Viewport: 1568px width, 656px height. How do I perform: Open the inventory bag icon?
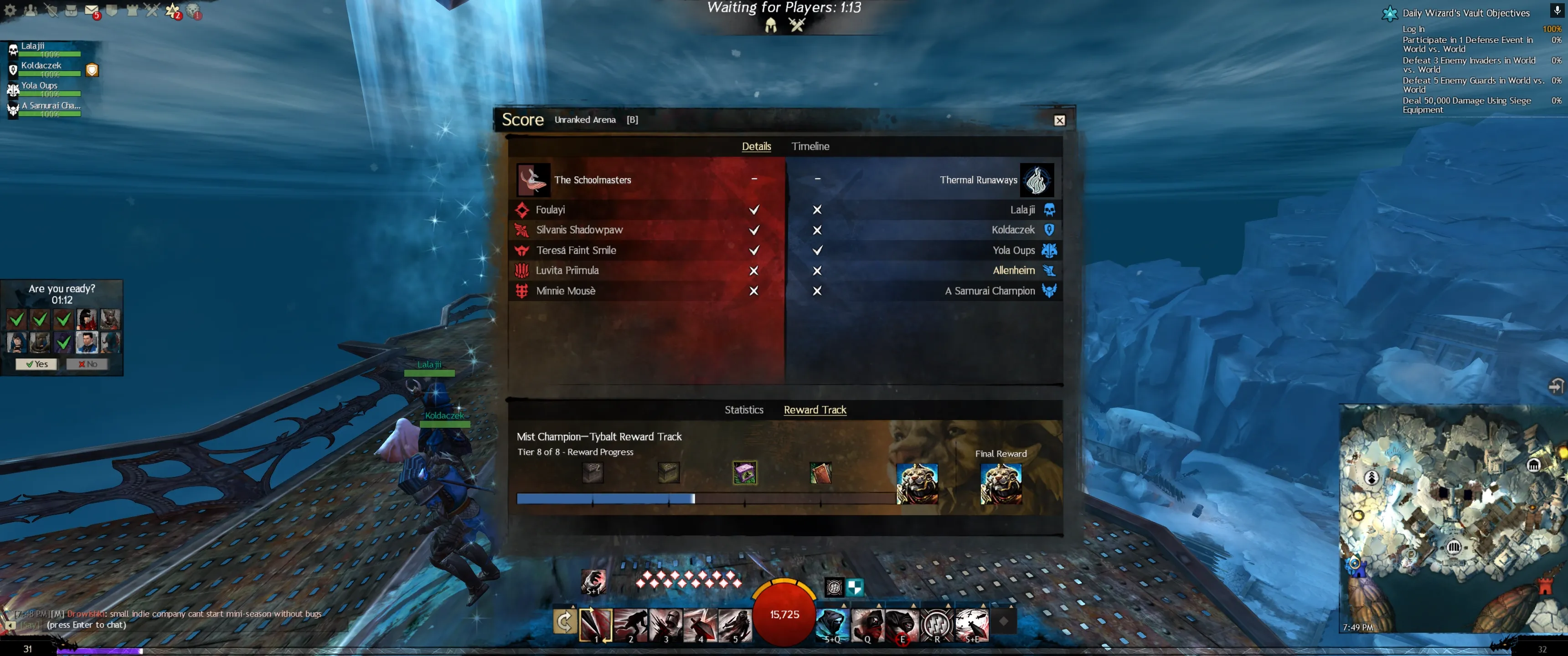tap(71, 10)
